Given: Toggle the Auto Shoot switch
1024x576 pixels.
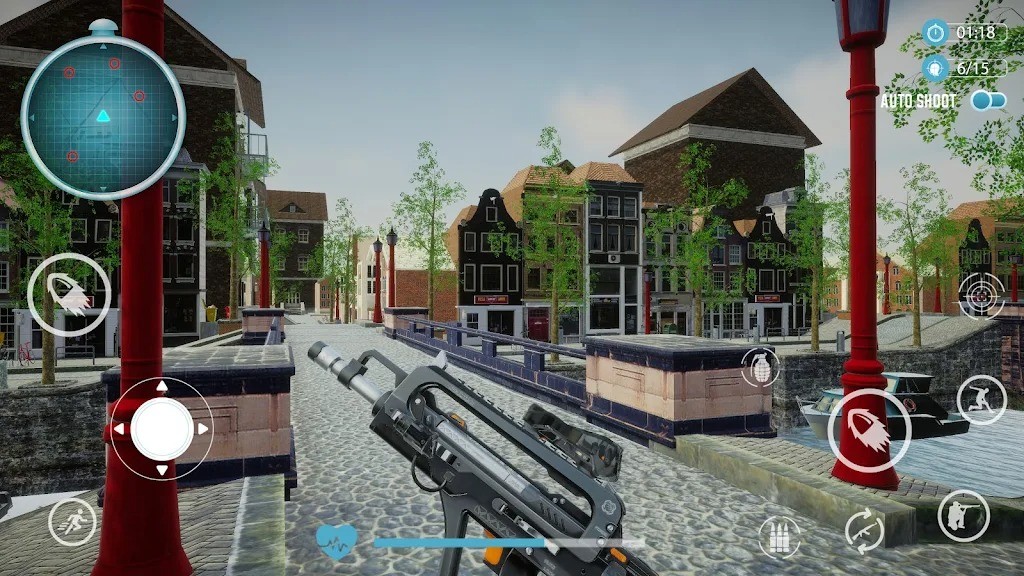Looking at the screenshot, I should [988, 101].
